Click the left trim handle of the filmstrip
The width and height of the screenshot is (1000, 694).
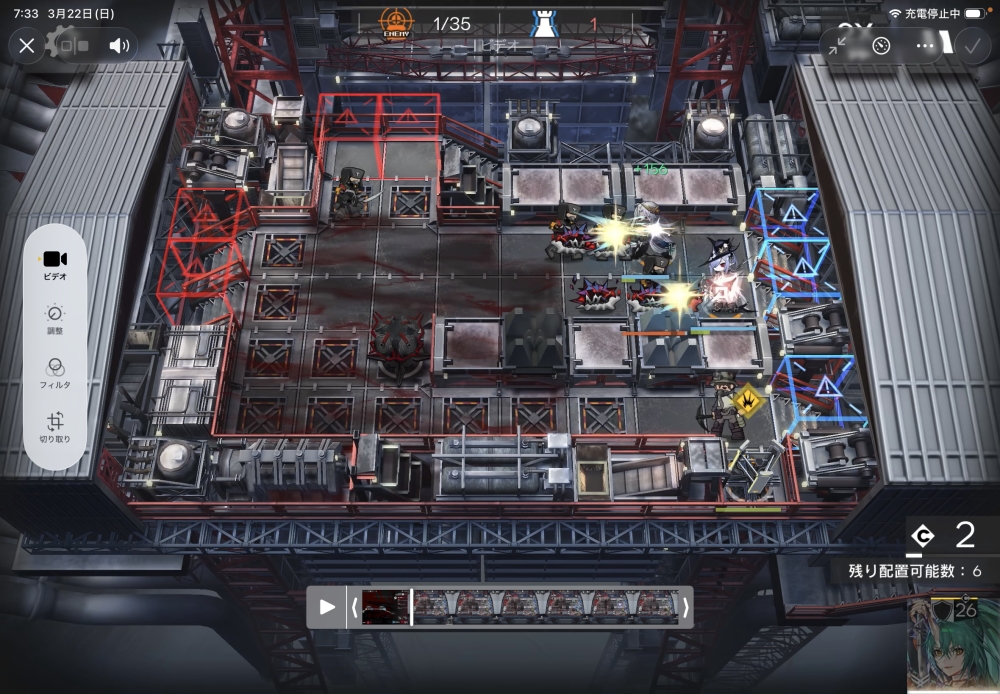[x=352, y=607]
